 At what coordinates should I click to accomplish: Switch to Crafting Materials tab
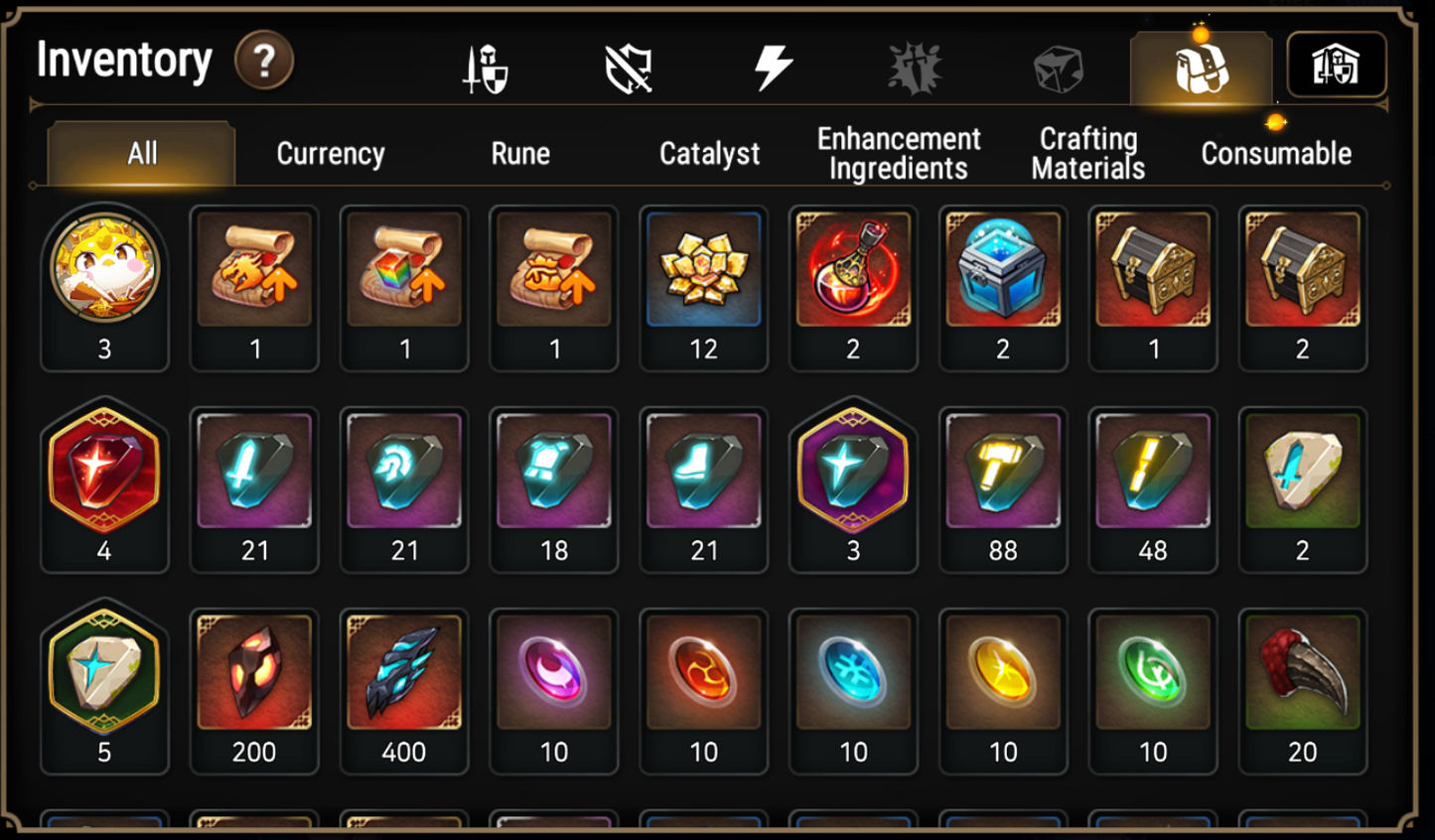click(1088, 154)
